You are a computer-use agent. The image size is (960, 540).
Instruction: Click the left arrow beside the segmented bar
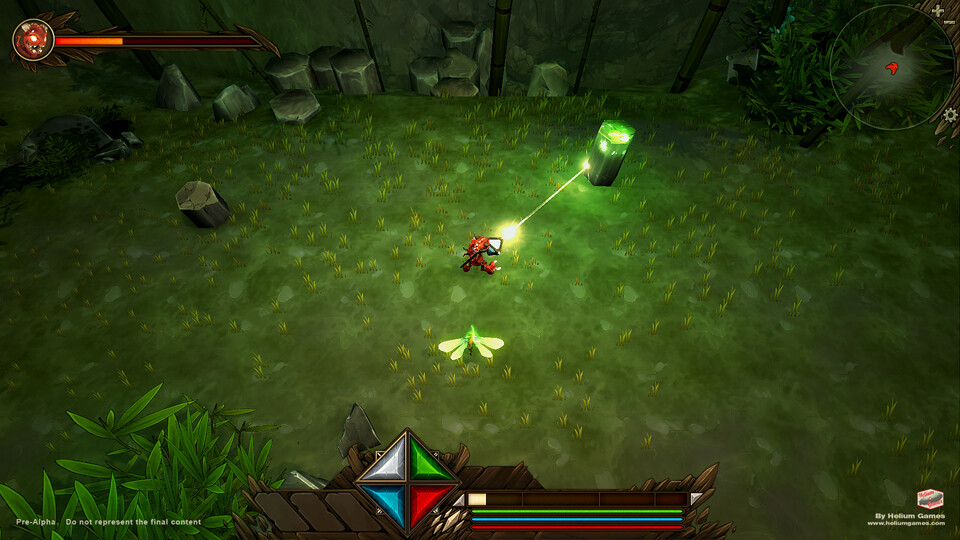coord(459,499)
